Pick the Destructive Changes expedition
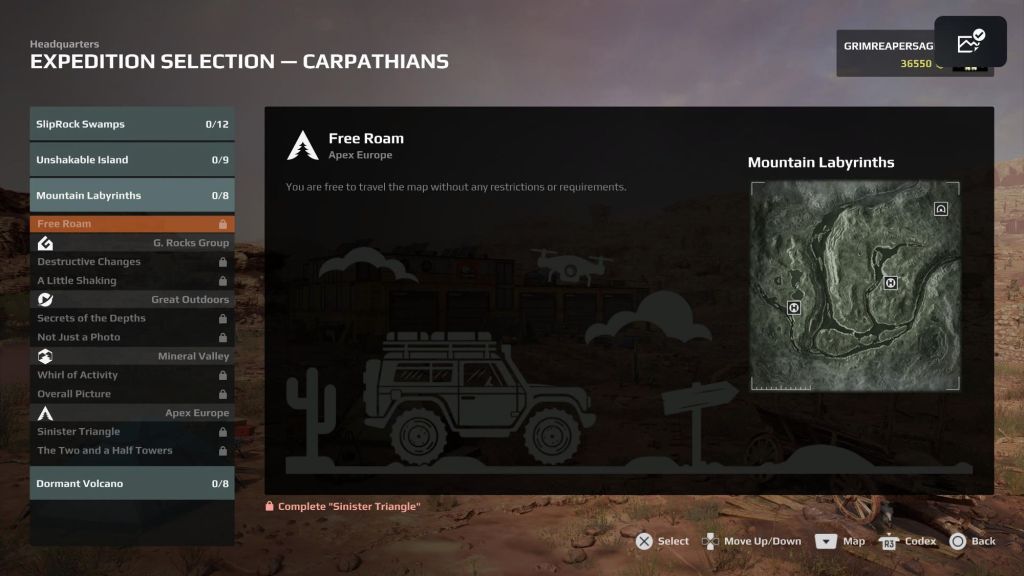Viewport: 1024px width, 576px height. pos(132,262)
